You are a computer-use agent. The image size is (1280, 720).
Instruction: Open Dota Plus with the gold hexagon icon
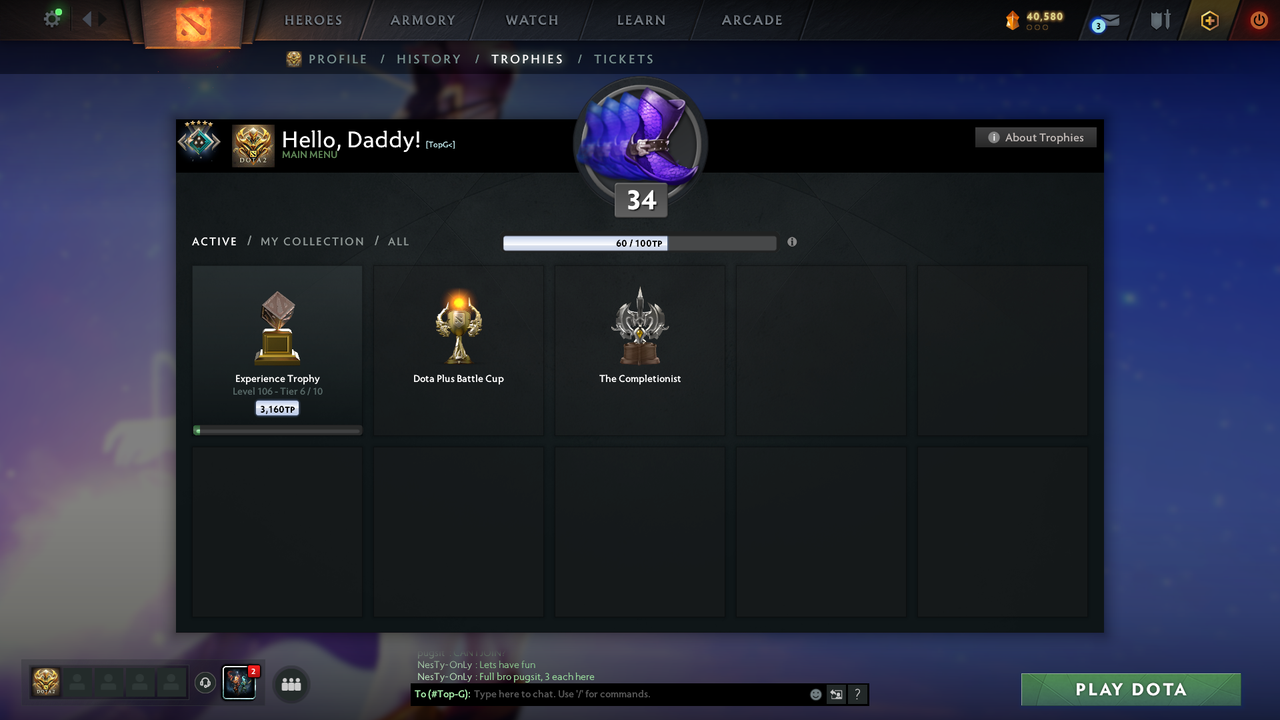[x=1209, y=20]
